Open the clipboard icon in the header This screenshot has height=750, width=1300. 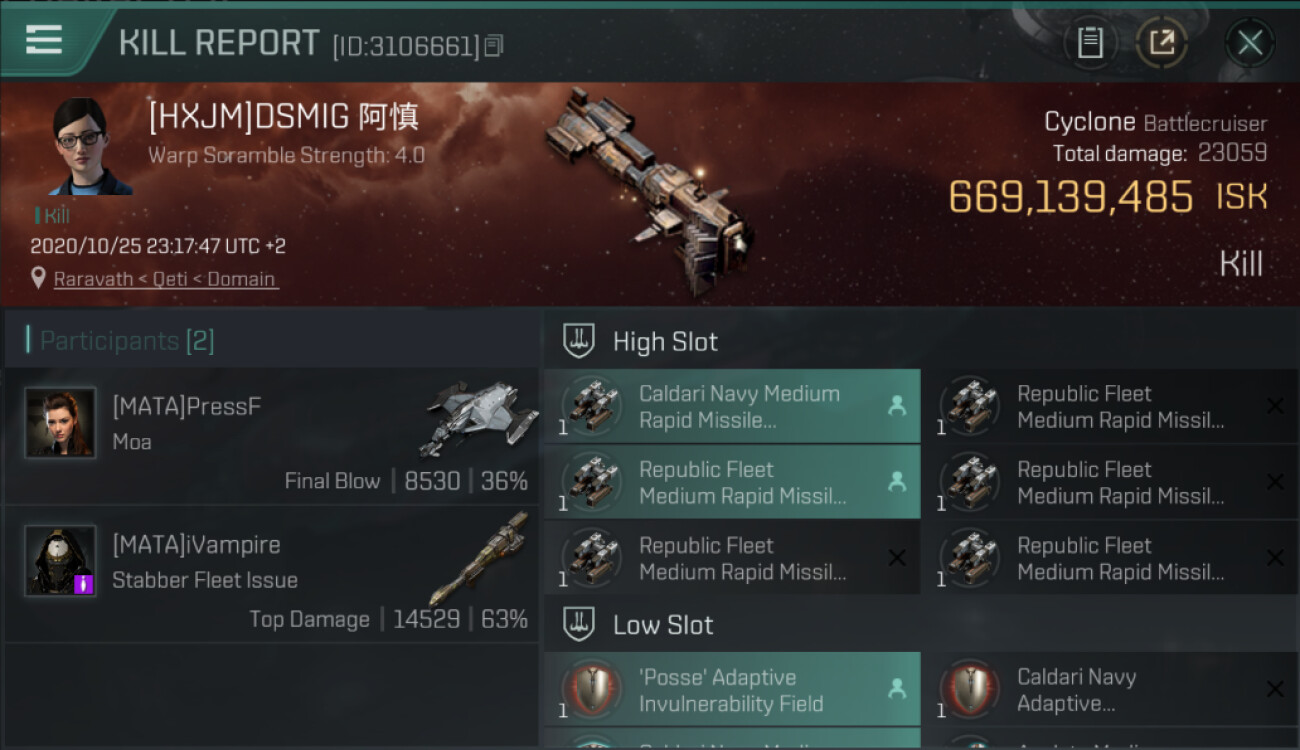(1090, 42)
